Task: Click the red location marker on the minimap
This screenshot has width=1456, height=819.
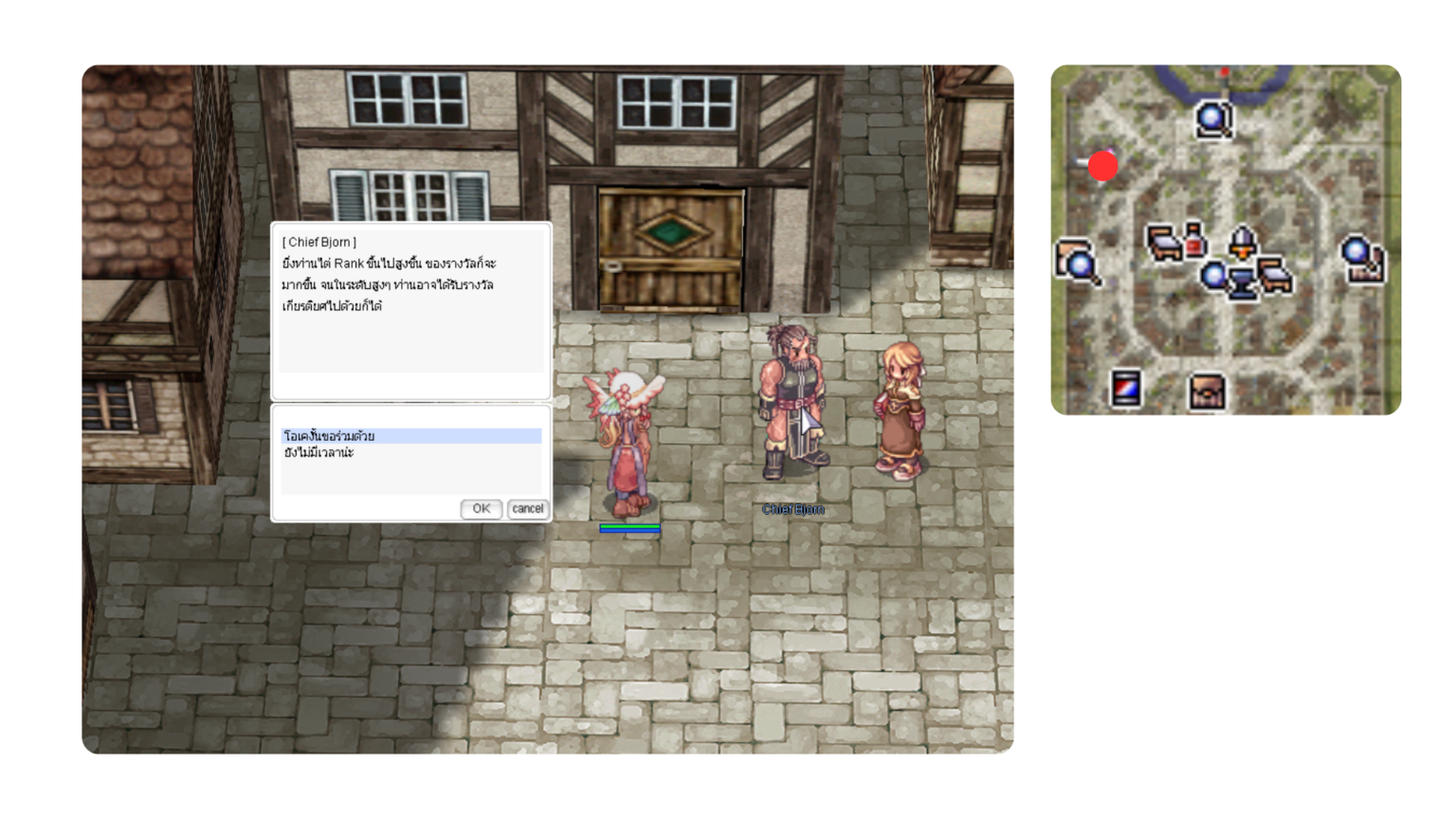Action: 1102,166
